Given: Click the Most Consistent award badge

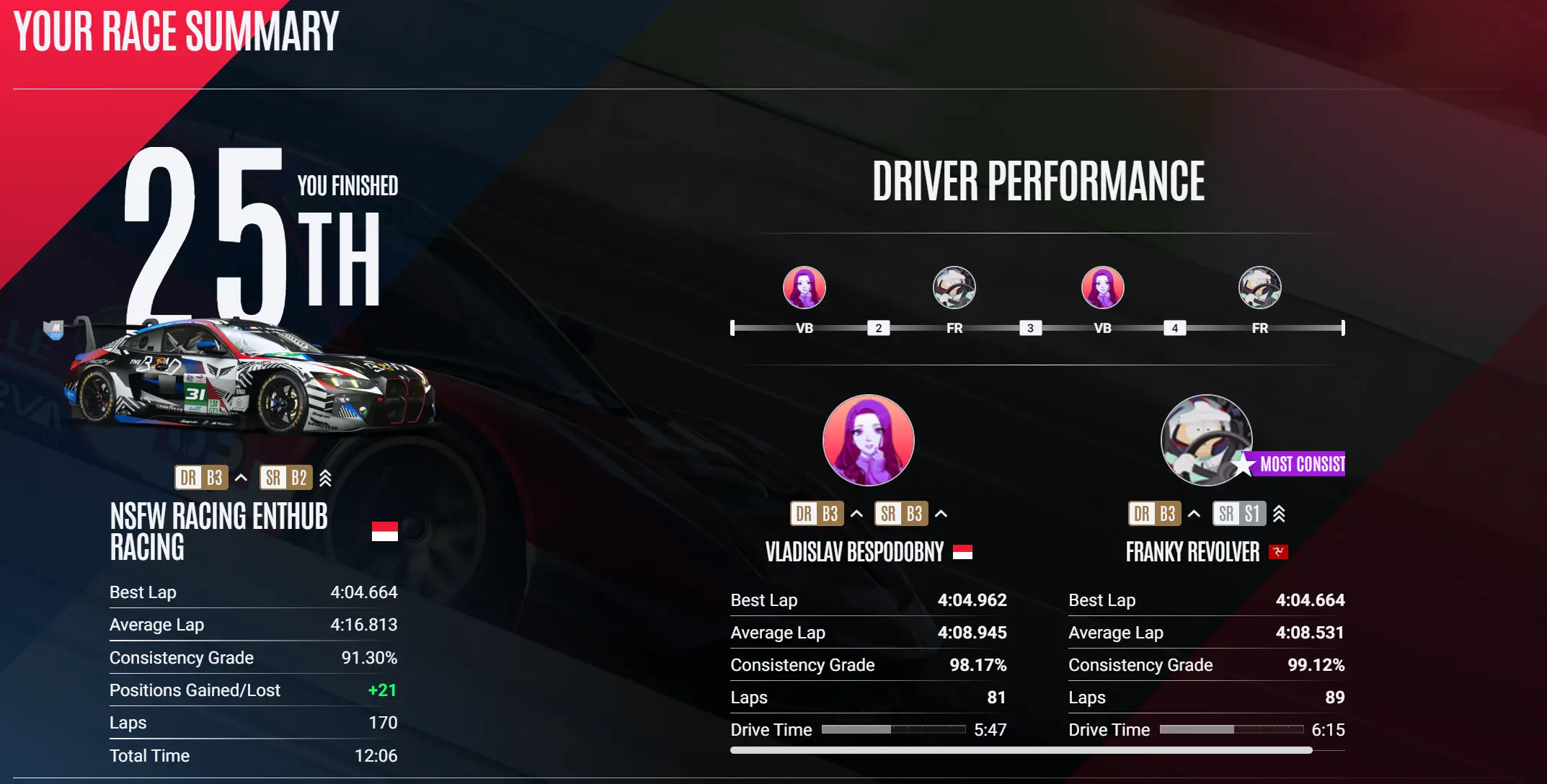Looking at the screenshot, I should click(x=1295, y=464).
